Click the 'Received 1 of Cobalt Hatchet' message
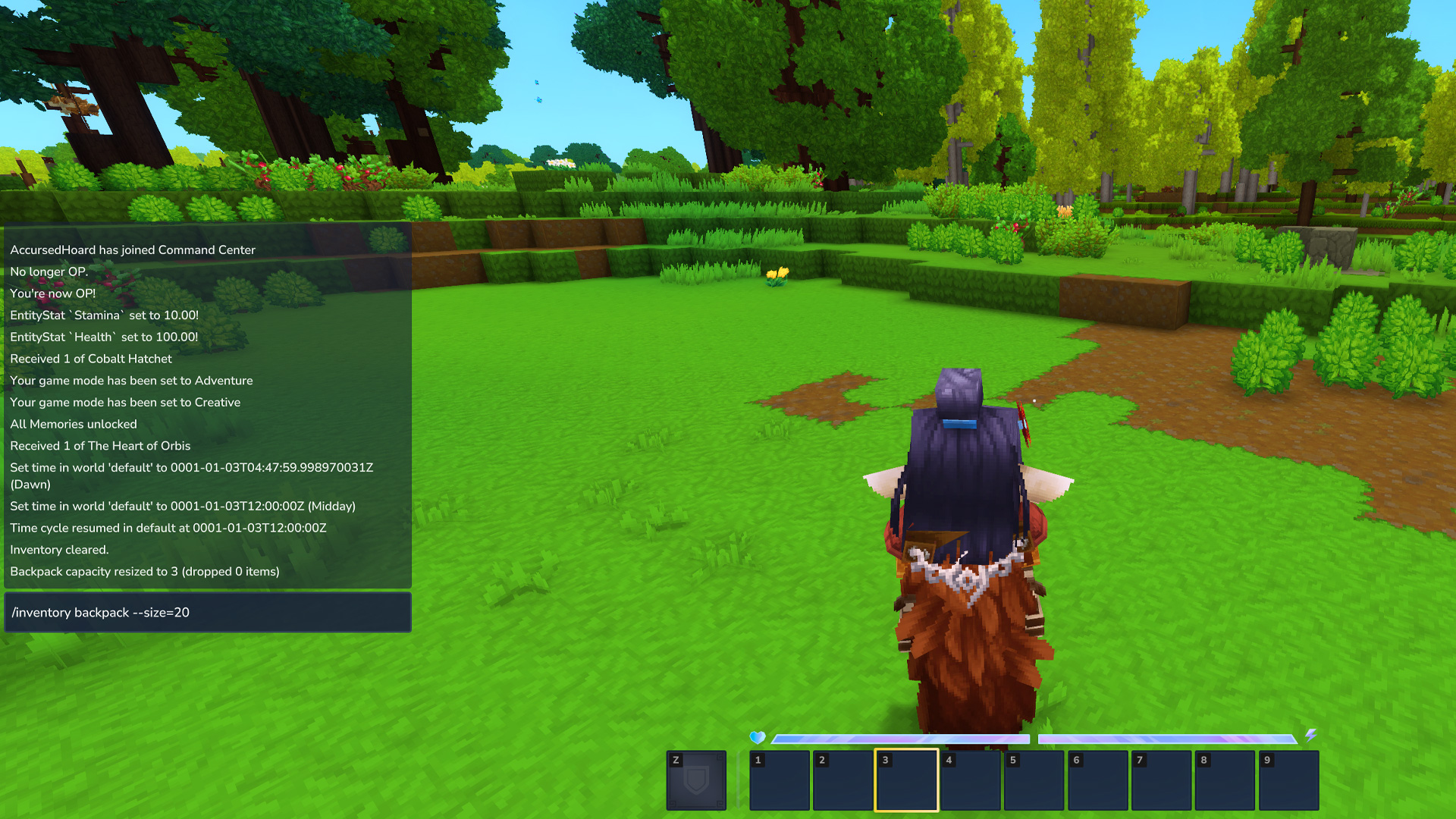The image size is (1456, 819). [90, 359]
